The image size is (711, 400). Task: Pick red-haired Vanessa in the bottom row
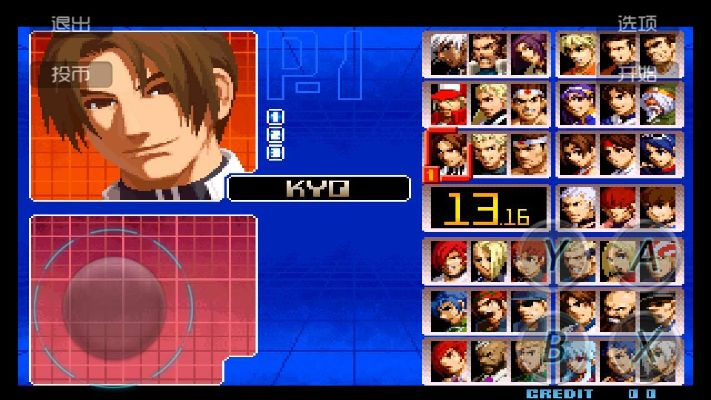coord(449,360)
